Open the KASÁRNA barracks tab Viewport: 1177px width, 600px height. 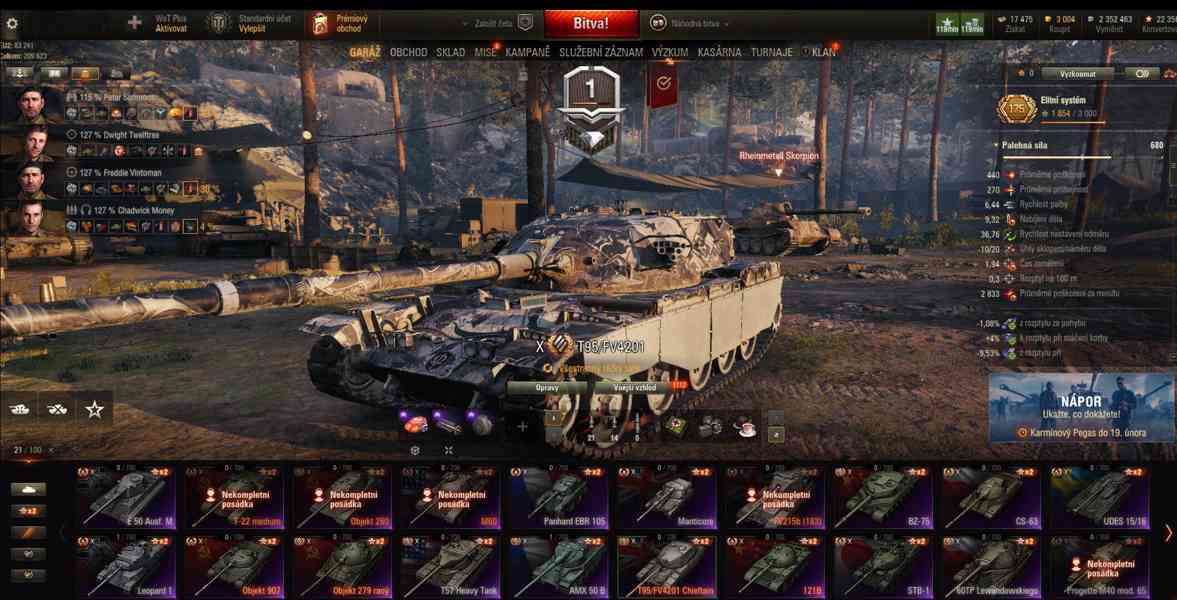click(720, 52)
